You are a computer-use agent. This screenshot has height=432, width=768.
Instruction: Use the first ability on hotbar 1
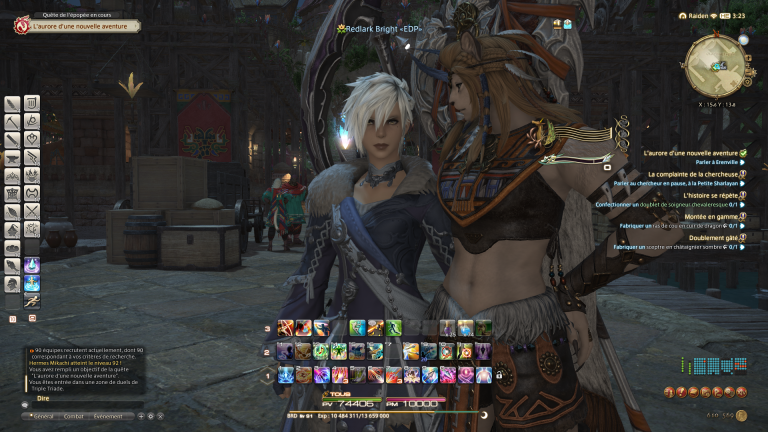click(285, 374)
